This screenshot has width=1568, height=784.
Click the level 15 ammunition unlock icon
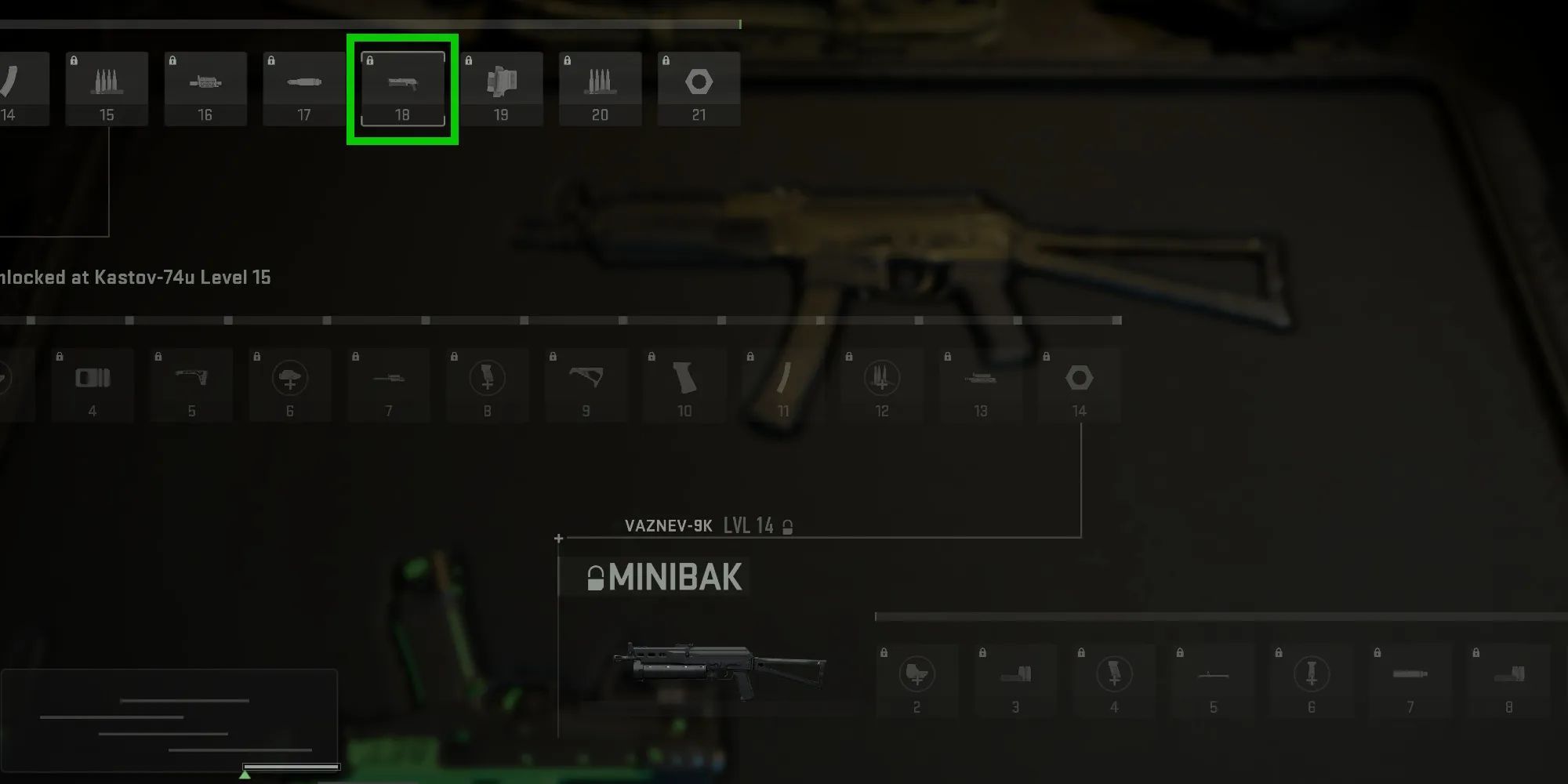107,86
